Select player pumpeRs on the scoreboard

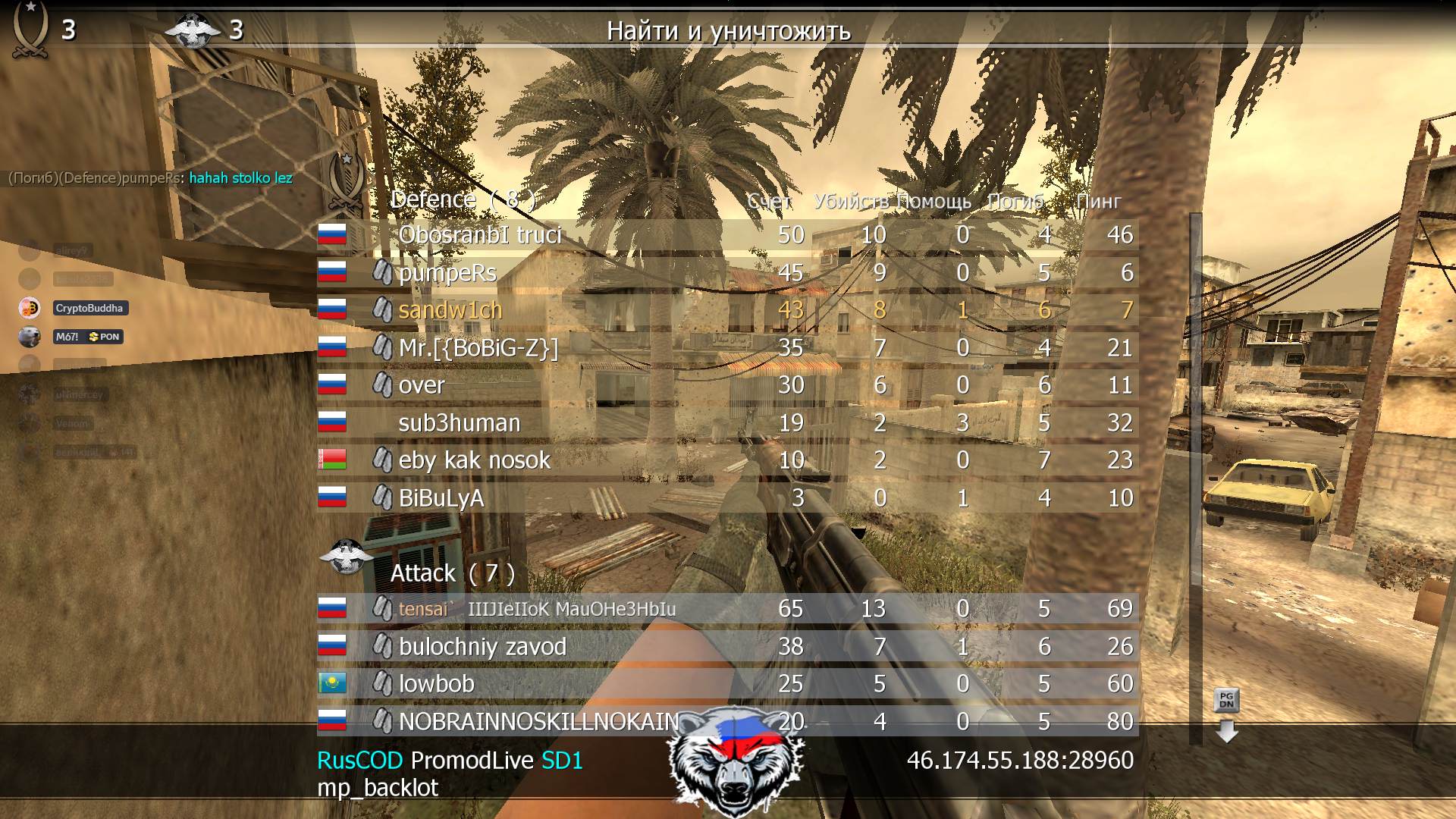tap(447, 273)
